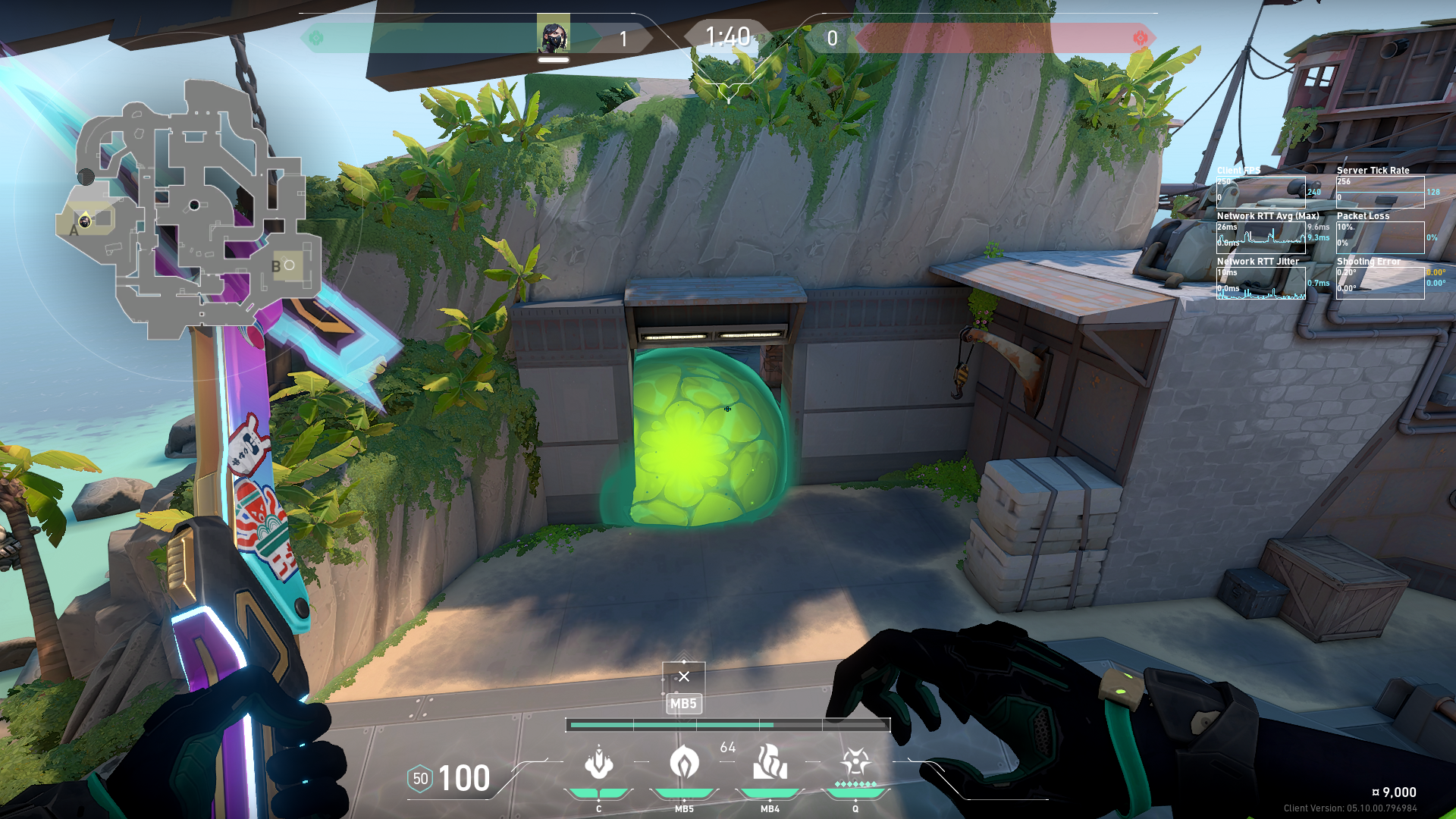Activate the Snake Bite ability icon
1456x819 pixels.
point(598,763)
